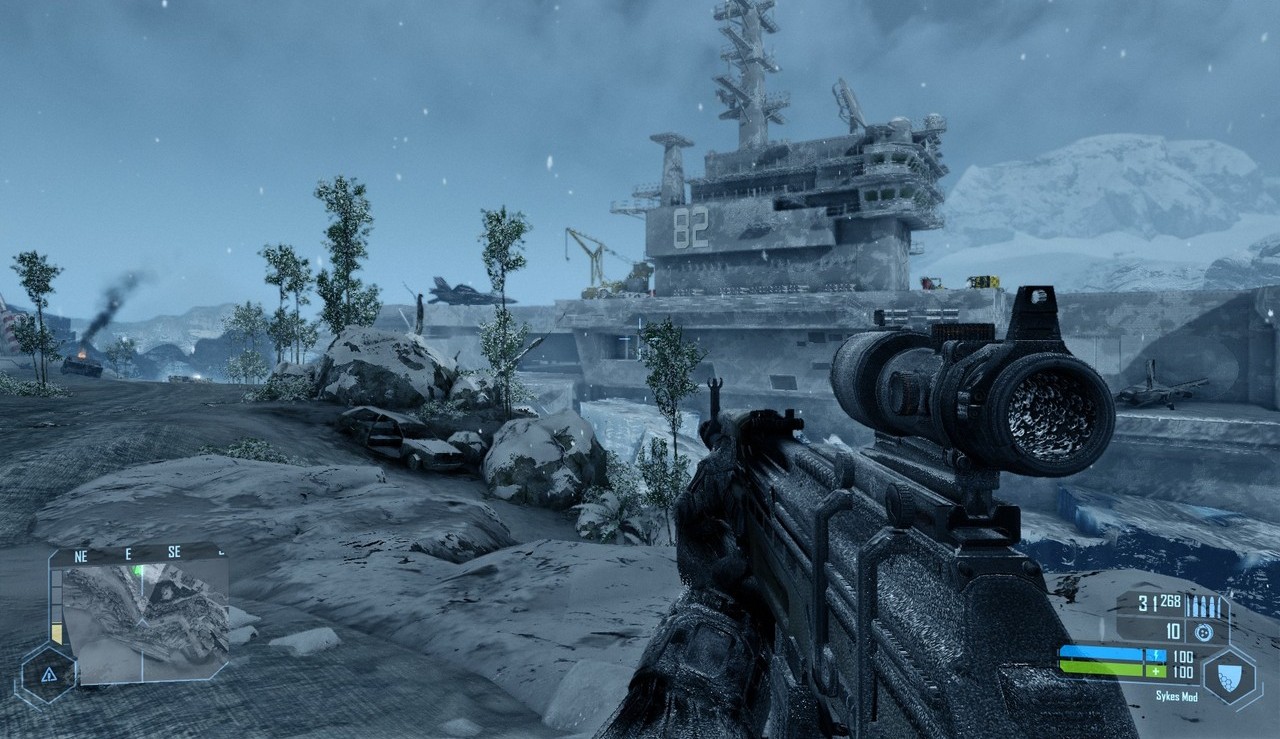Viewport: 1280px width, 739px height.
Task: Click the threat level gauge beside the minimap
Action: [x=57, y=607]
